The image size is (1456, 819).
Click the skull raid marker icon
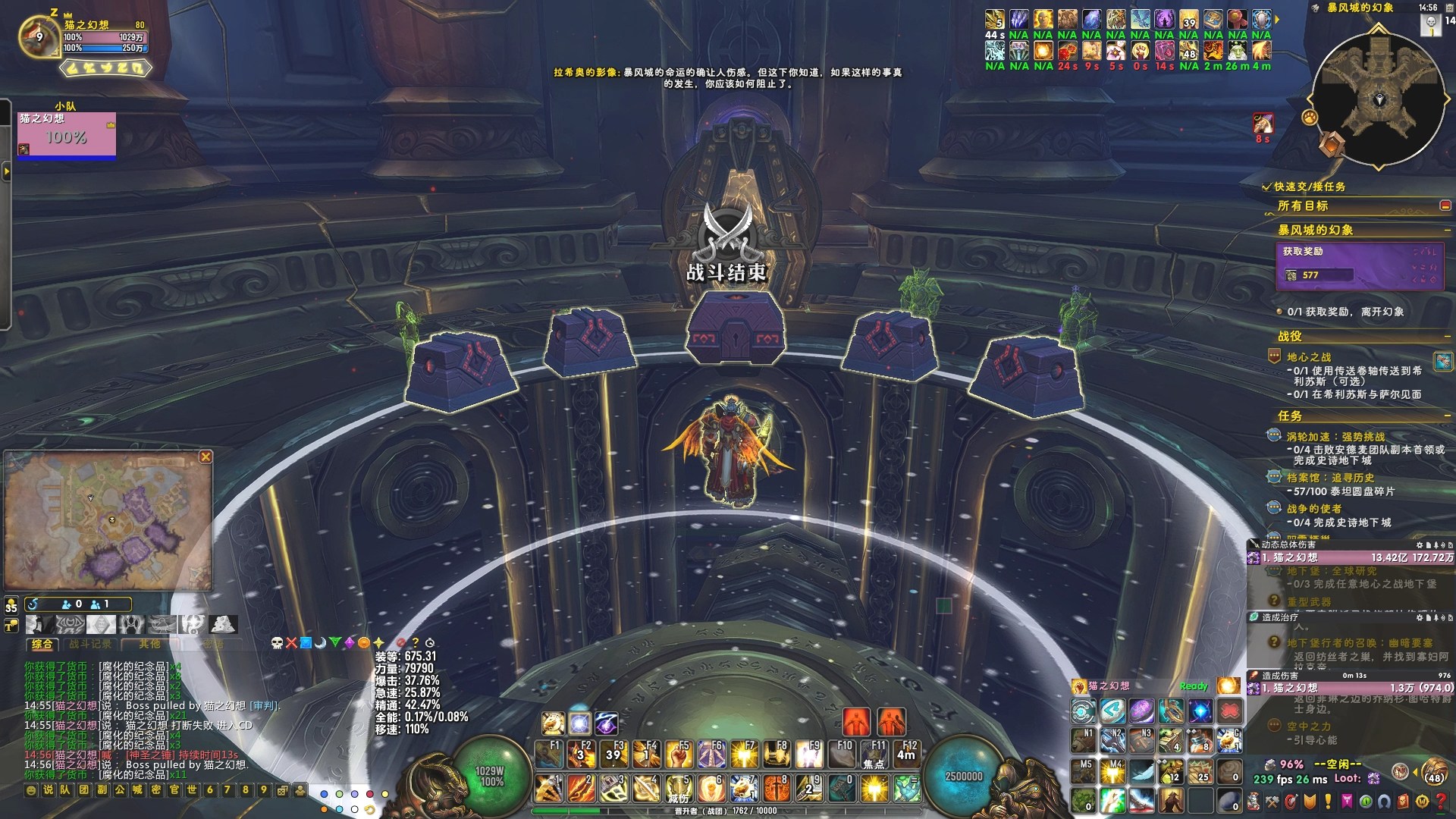[277, 643]
